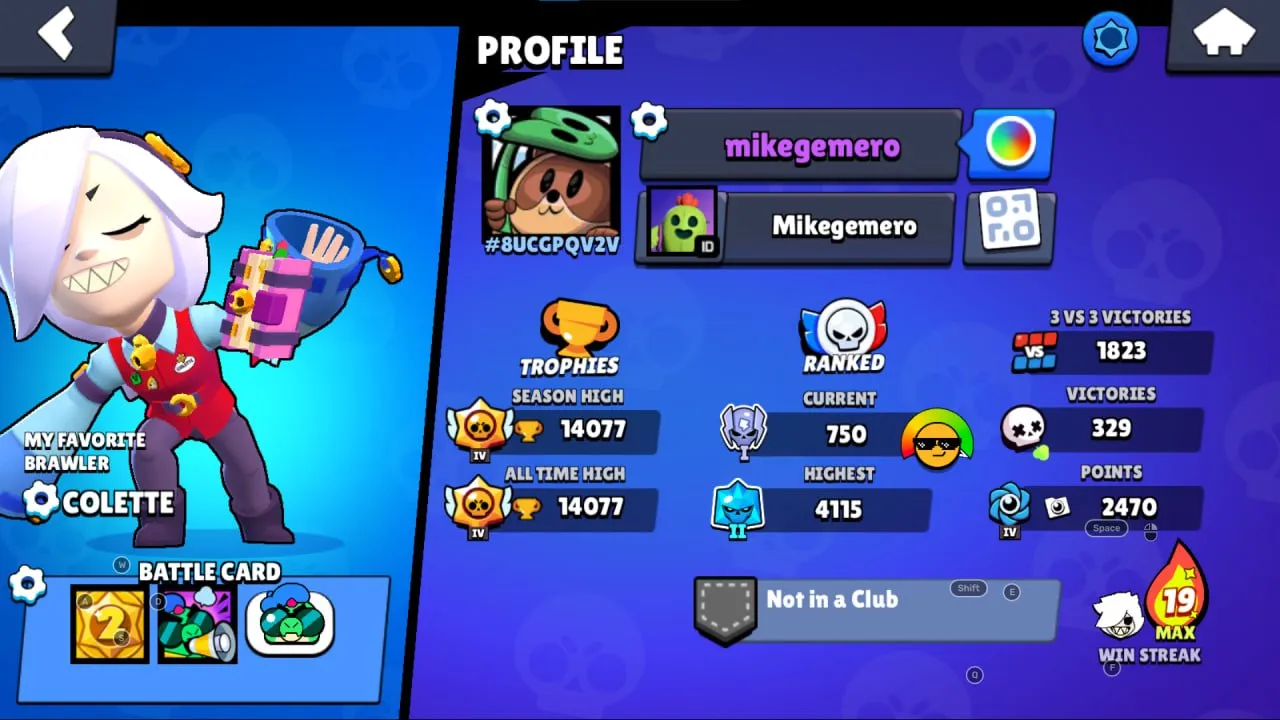Image resolution: width=1280 pixels, height=720 pixels.
Task: Change name color with the rainbow button
Action: 1009,143
